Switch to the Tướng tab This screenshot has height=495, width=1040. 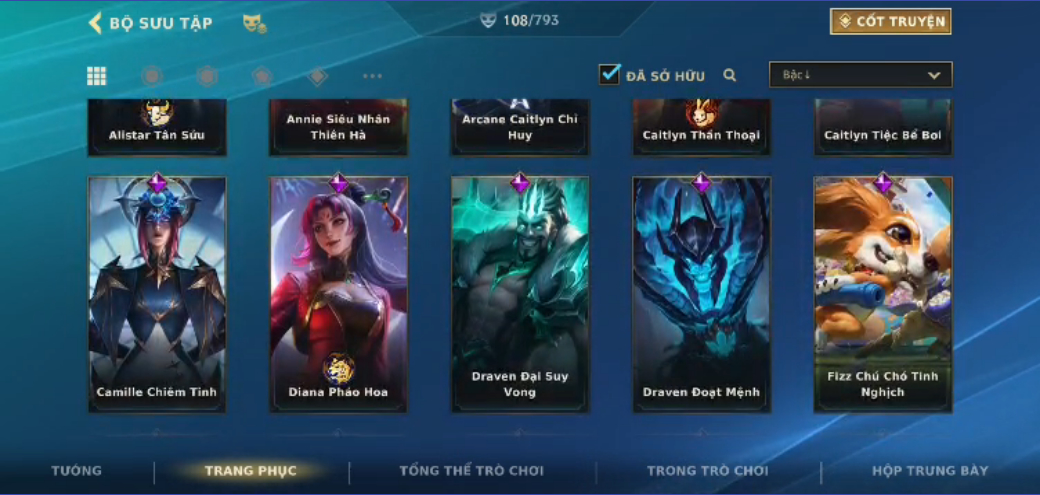point(77,471)
